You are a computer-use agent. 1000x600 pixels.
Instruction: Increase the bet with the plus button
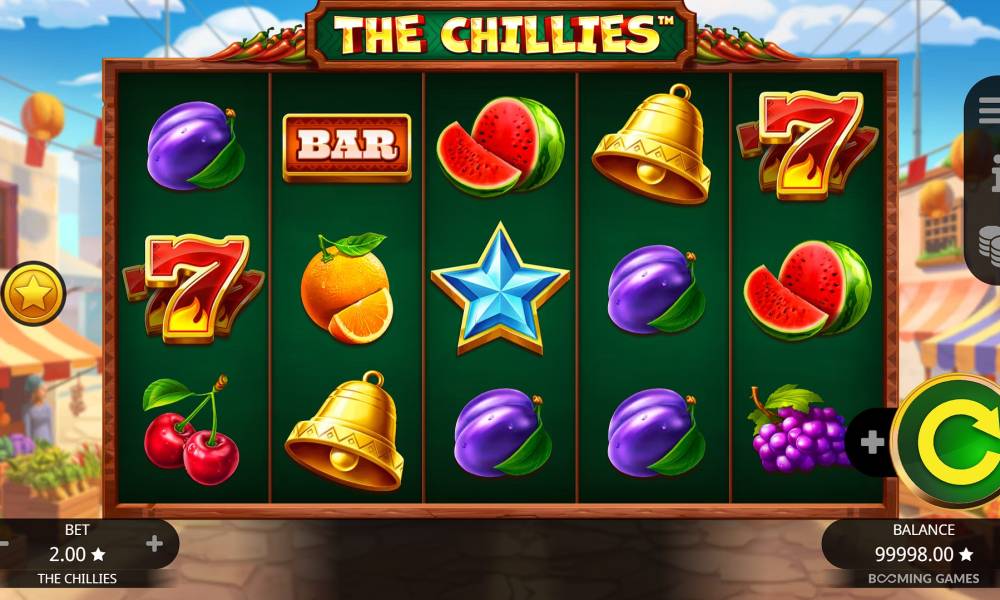154,544
